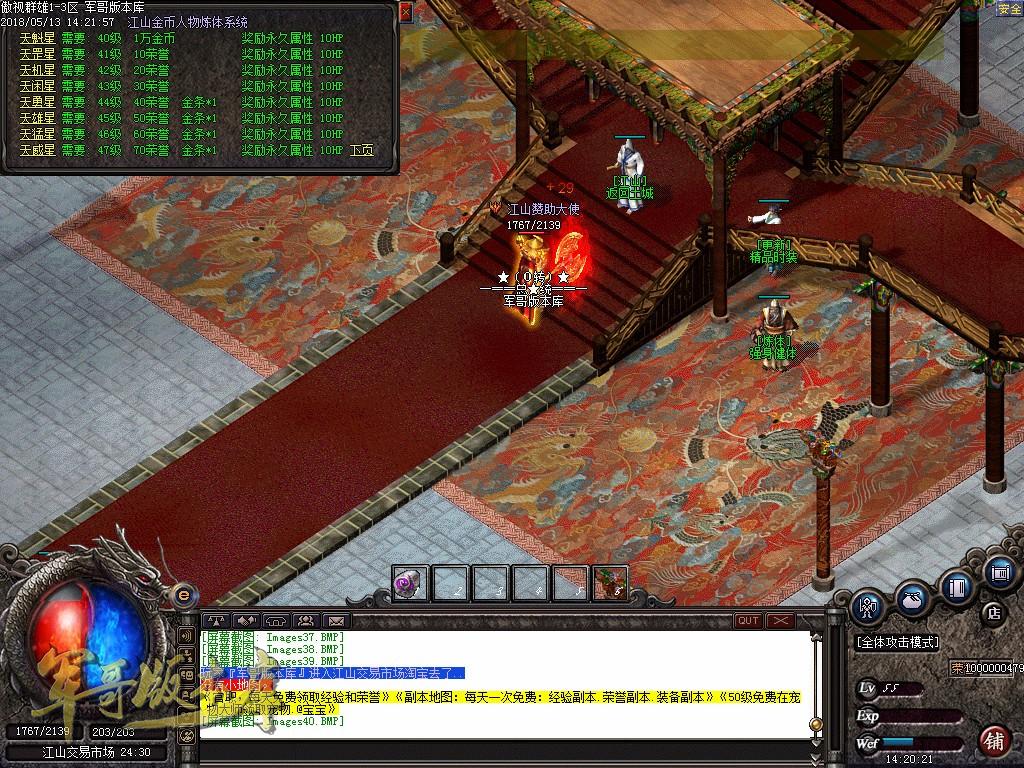This screenshot has width=1024, height=768.
Task: Select the 天雄星 training entry
Action: coord(39,118)
